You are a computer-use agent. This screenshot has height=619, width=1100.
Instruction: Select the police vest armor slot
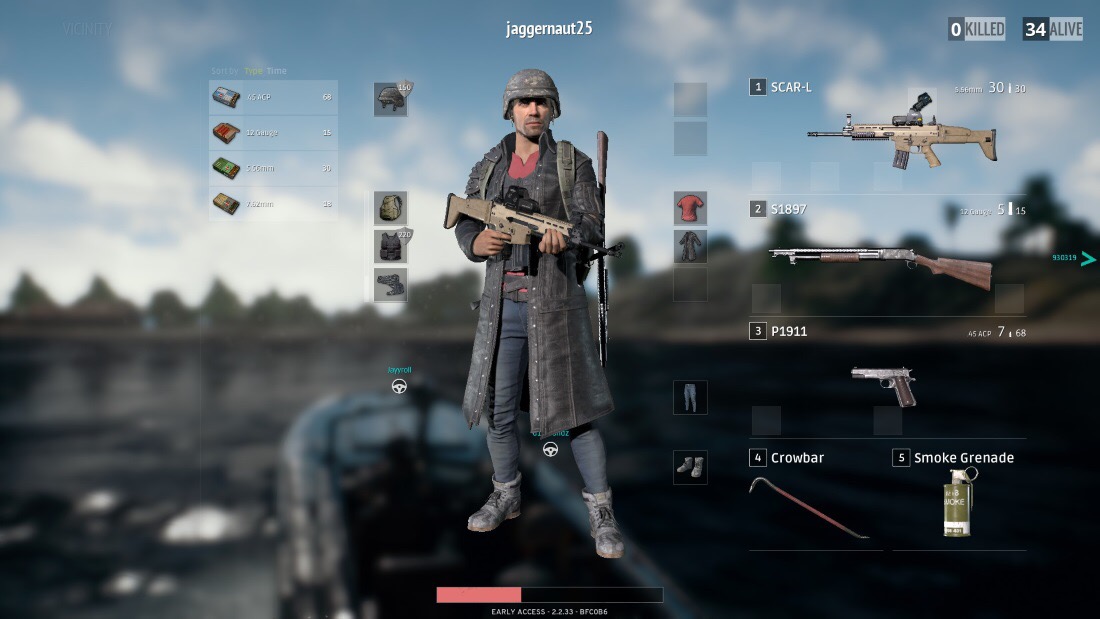click(390, 246)
